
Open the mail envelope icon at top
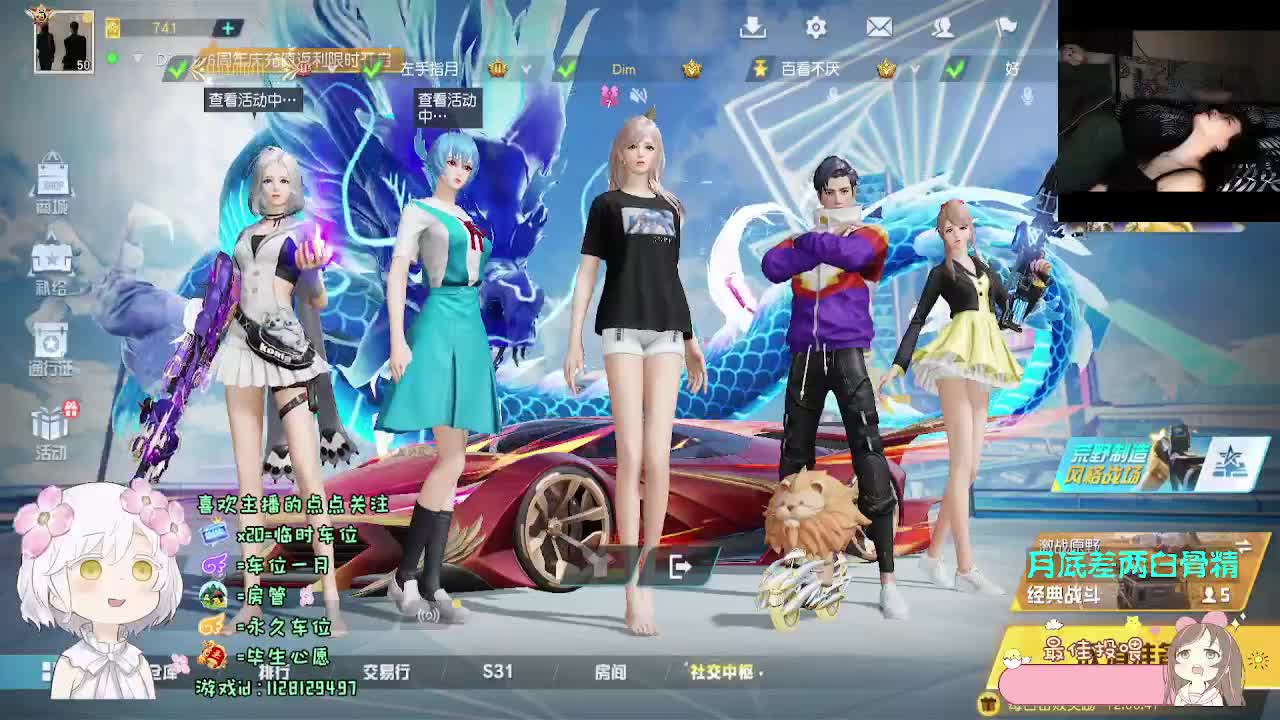tap(879, 28)
